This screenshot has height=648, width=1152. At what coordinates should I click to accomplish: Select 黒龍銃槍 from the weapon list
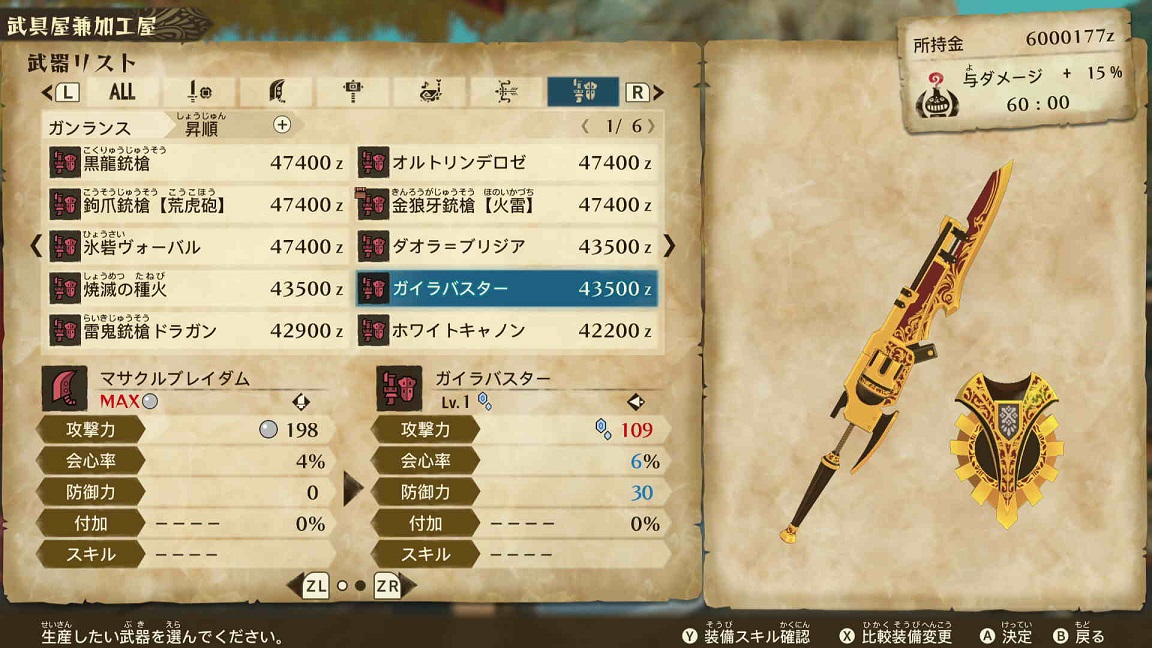pos(196,162)
